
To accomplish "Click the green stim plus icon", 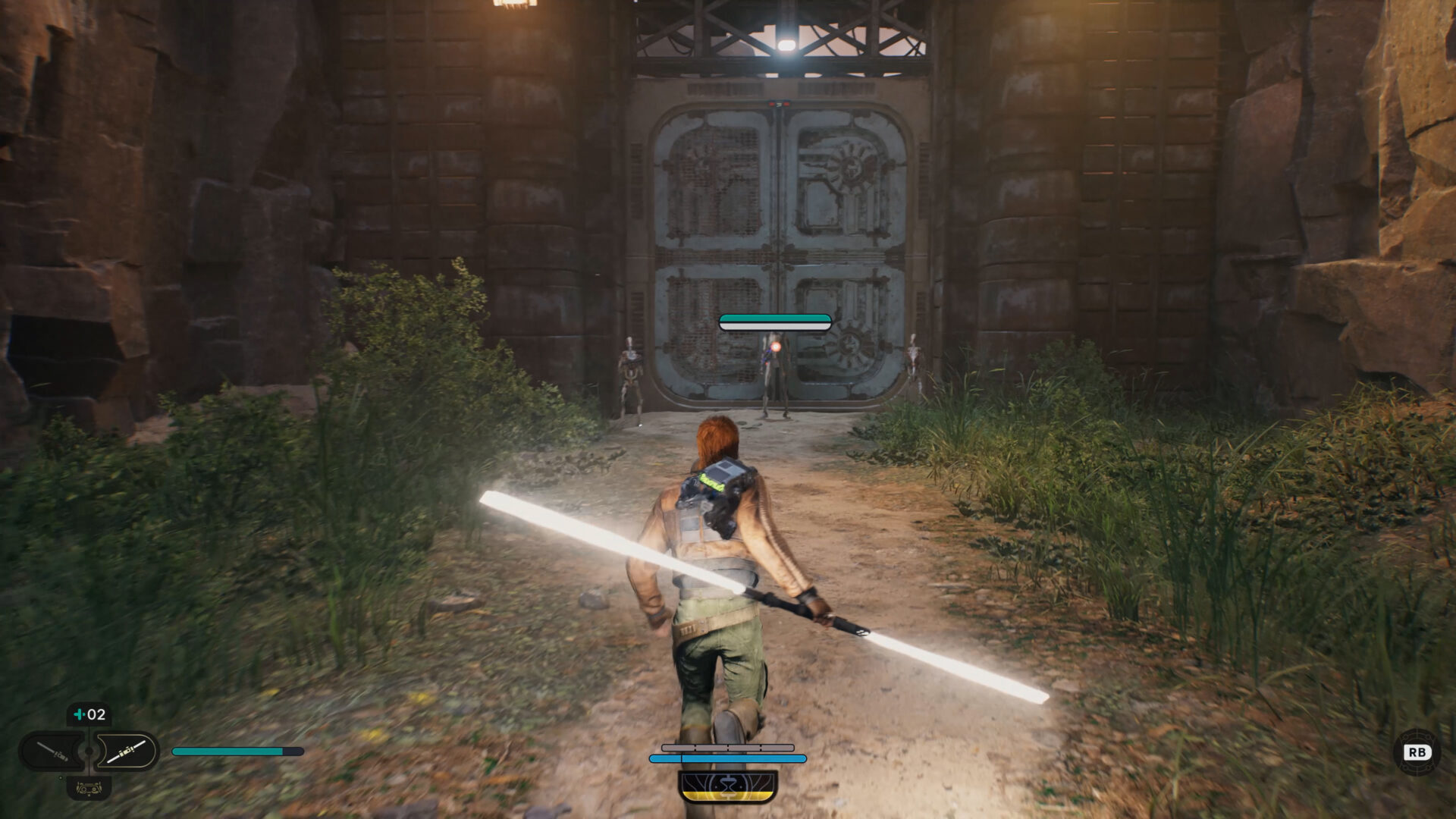I will pos(80,714).
